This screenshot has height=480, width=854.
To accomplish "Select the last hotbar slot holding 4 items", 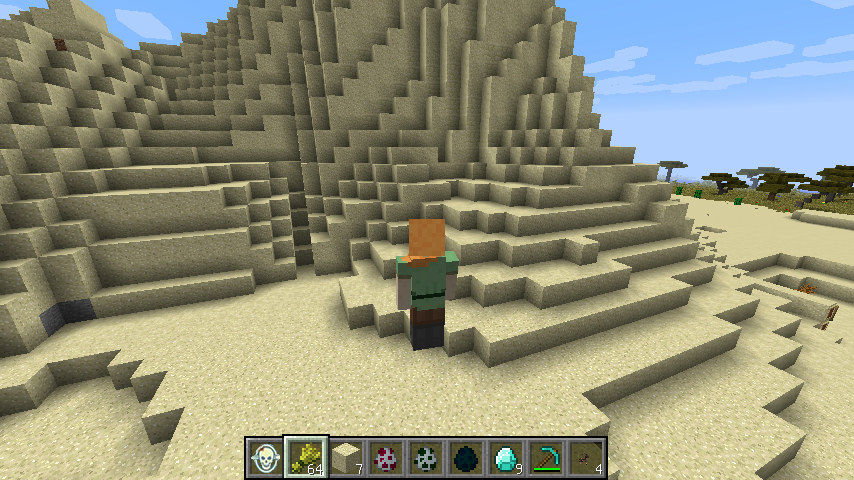I will click(x=586, y=458).
